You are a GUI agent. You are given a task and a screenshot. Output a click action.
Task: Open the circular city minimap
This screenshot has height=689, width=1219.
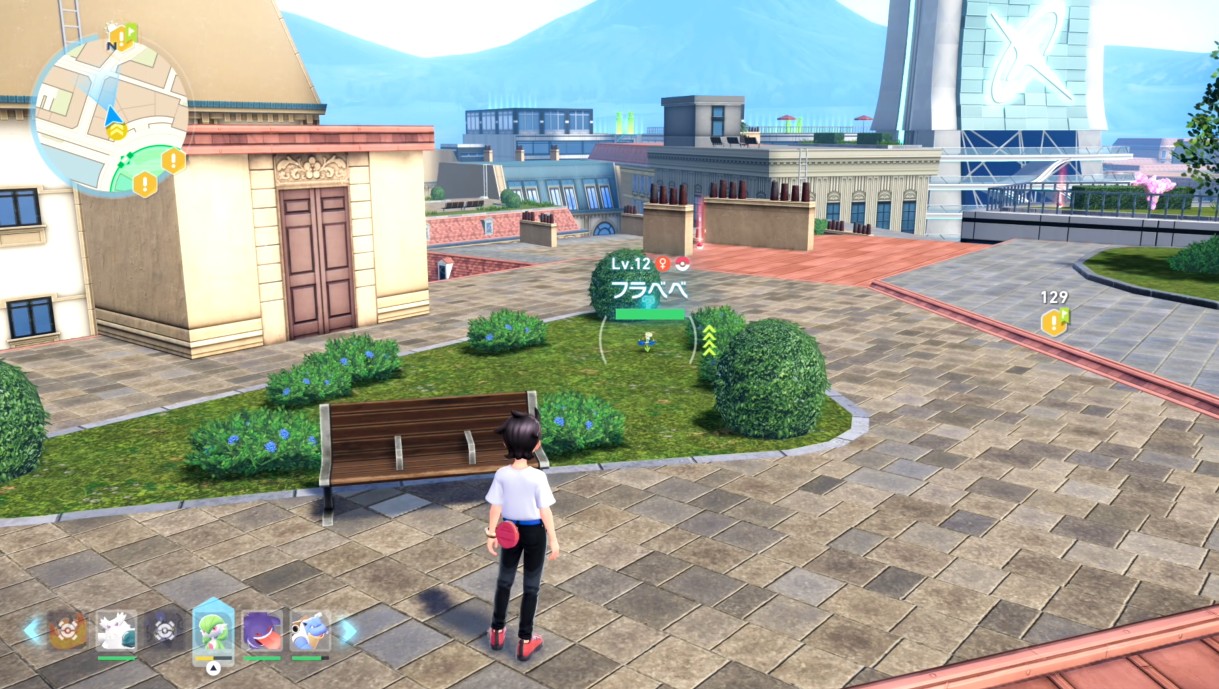pos(110,112)
